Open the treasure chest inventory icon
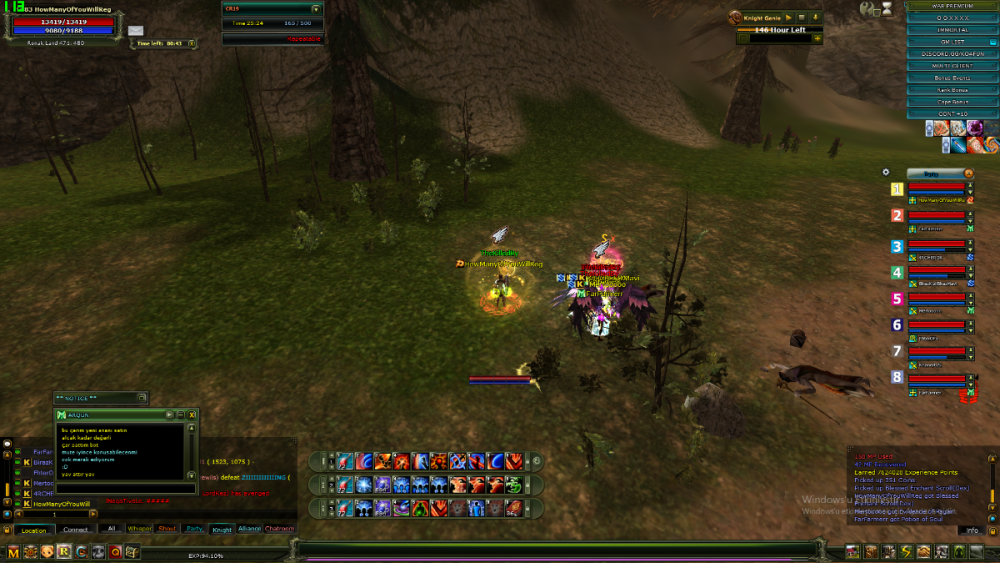1000x563 pixels. point(131,551)
